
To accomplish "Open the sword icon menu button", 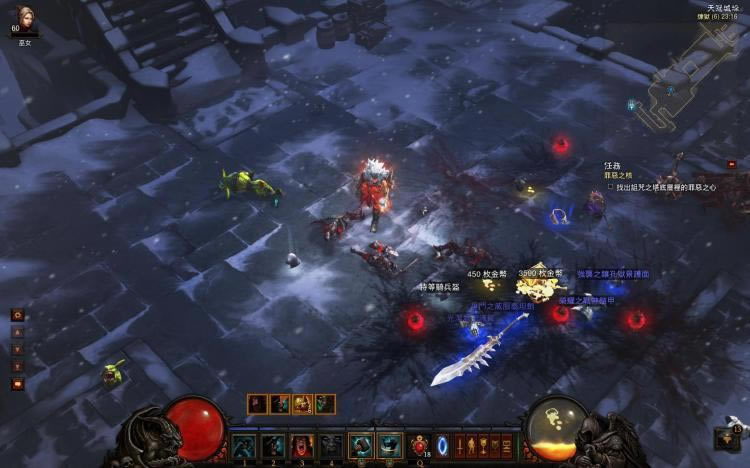I will point(462,446).
